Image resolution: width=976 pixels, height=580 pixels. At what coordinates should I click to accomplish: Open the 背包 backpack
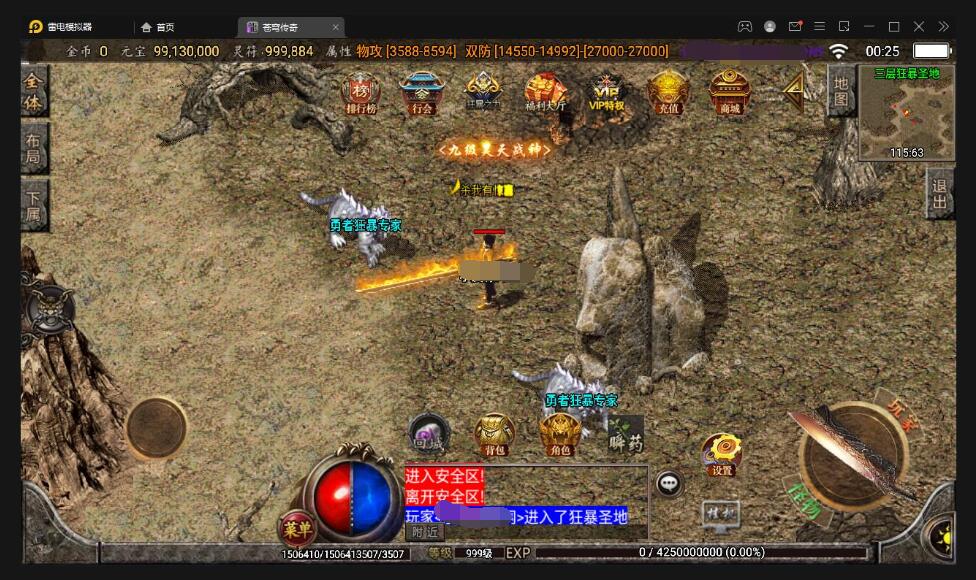point(494,434)
